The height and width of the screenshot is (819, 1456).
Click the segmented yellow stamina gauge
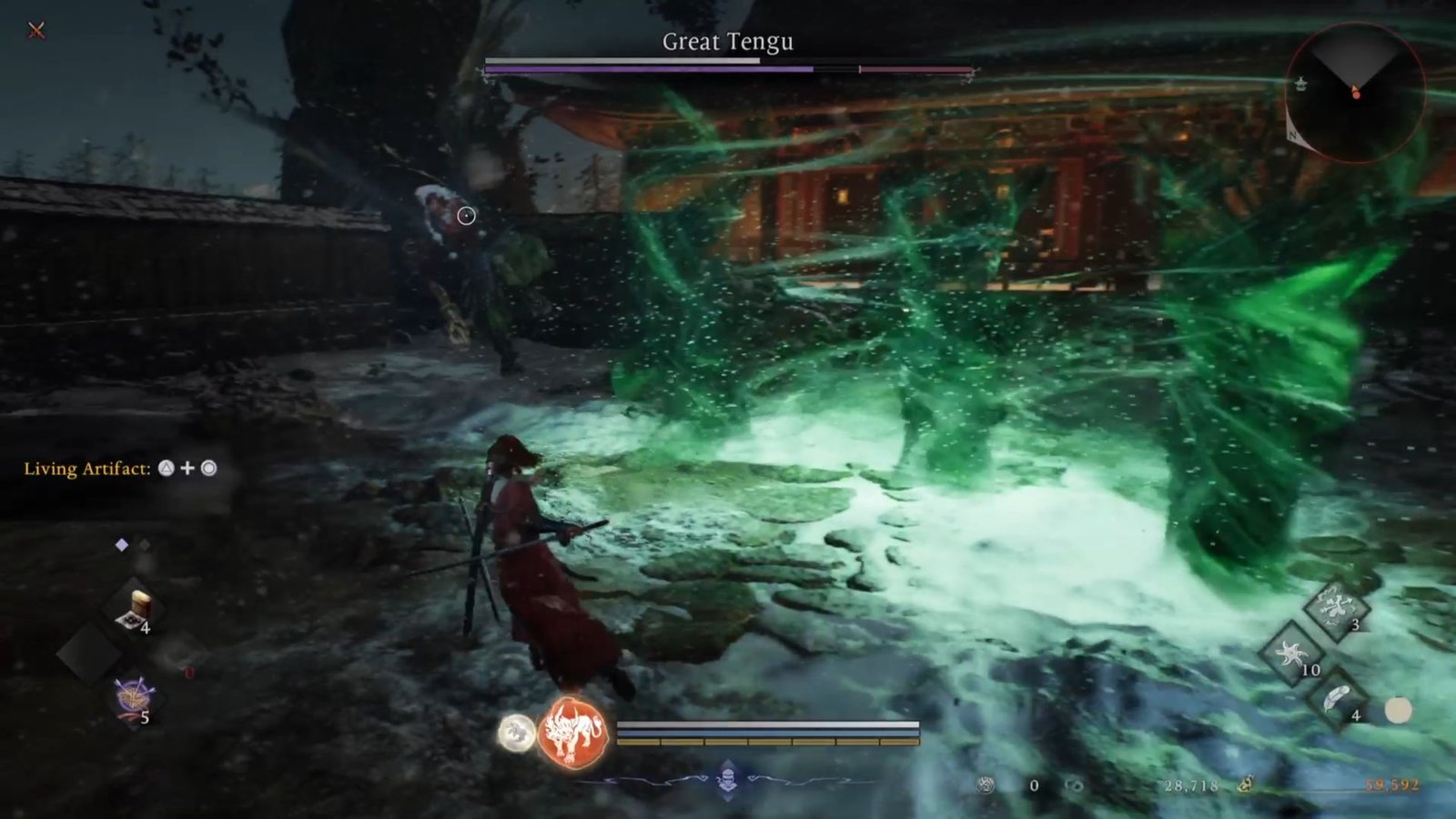click(x=769, y=741)
